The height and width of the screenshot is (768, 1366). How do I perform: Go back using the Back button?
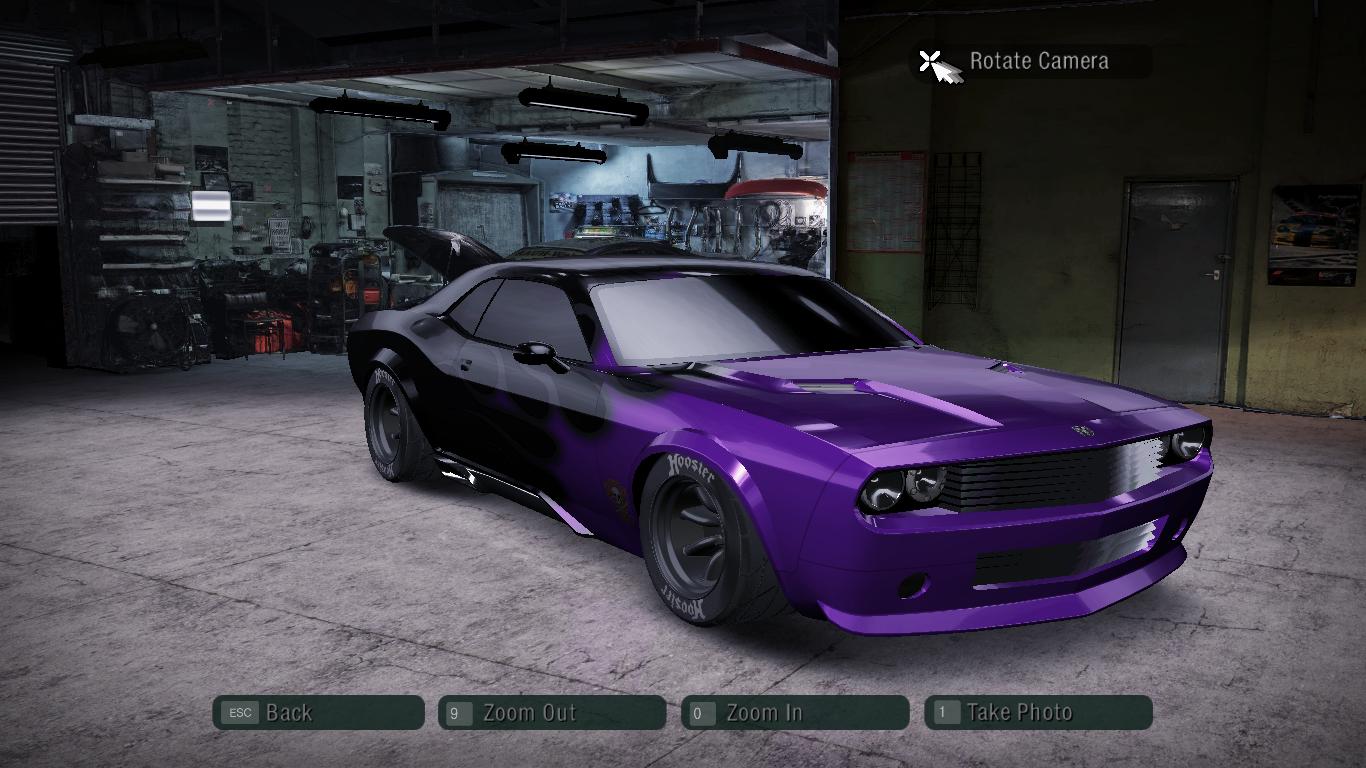pyautogui.click(x=318, y=713)
